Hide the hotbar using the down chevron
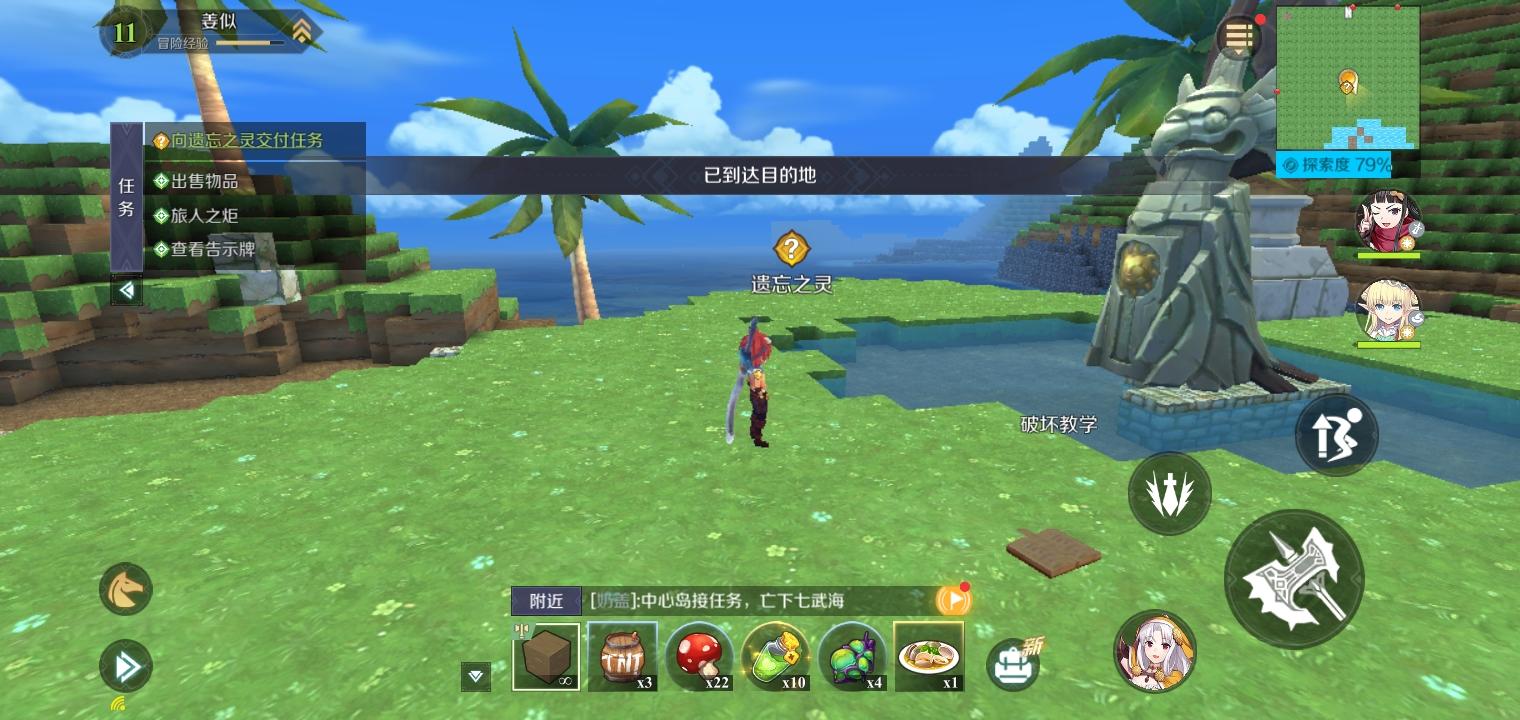This screenshot has height=720, width=1520. coord(475,677)
